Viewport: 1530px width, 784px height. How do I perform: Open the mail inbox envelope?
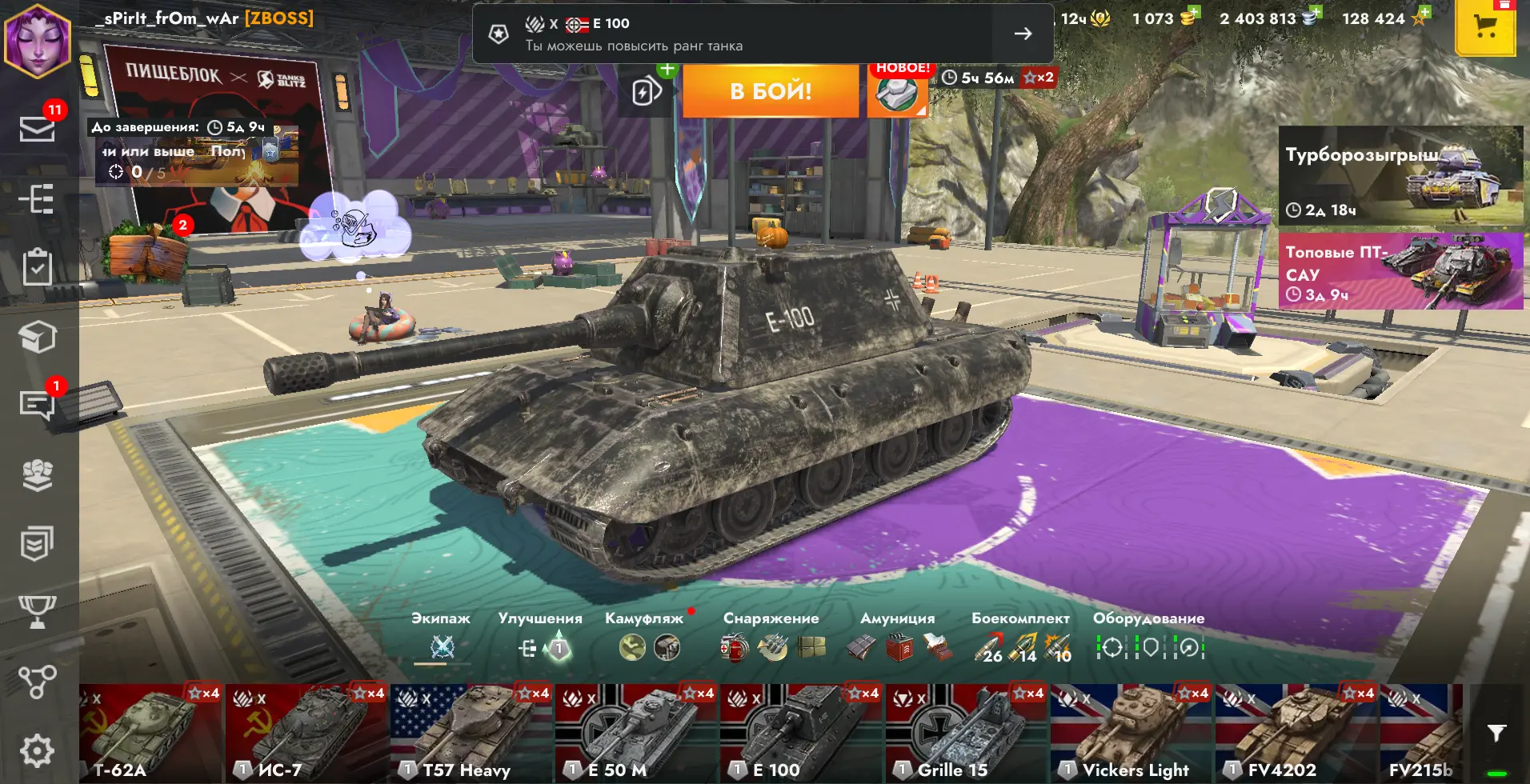coord(37,128)
